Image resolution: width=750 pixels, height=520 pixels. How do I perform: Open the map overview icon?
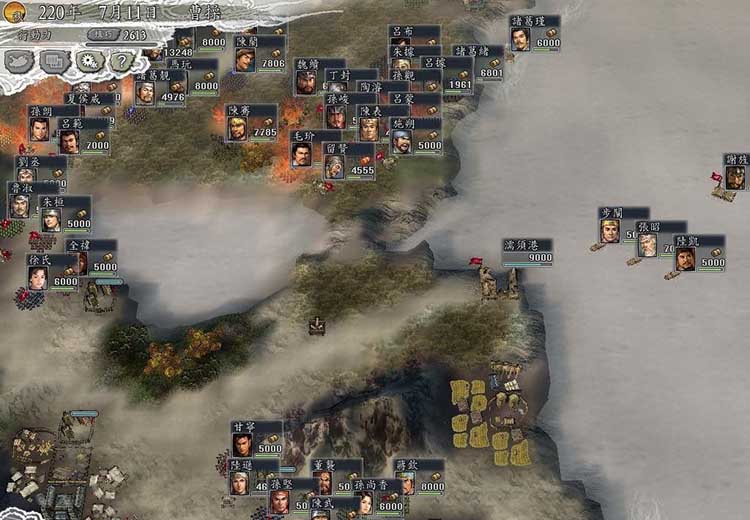point(19,62)
